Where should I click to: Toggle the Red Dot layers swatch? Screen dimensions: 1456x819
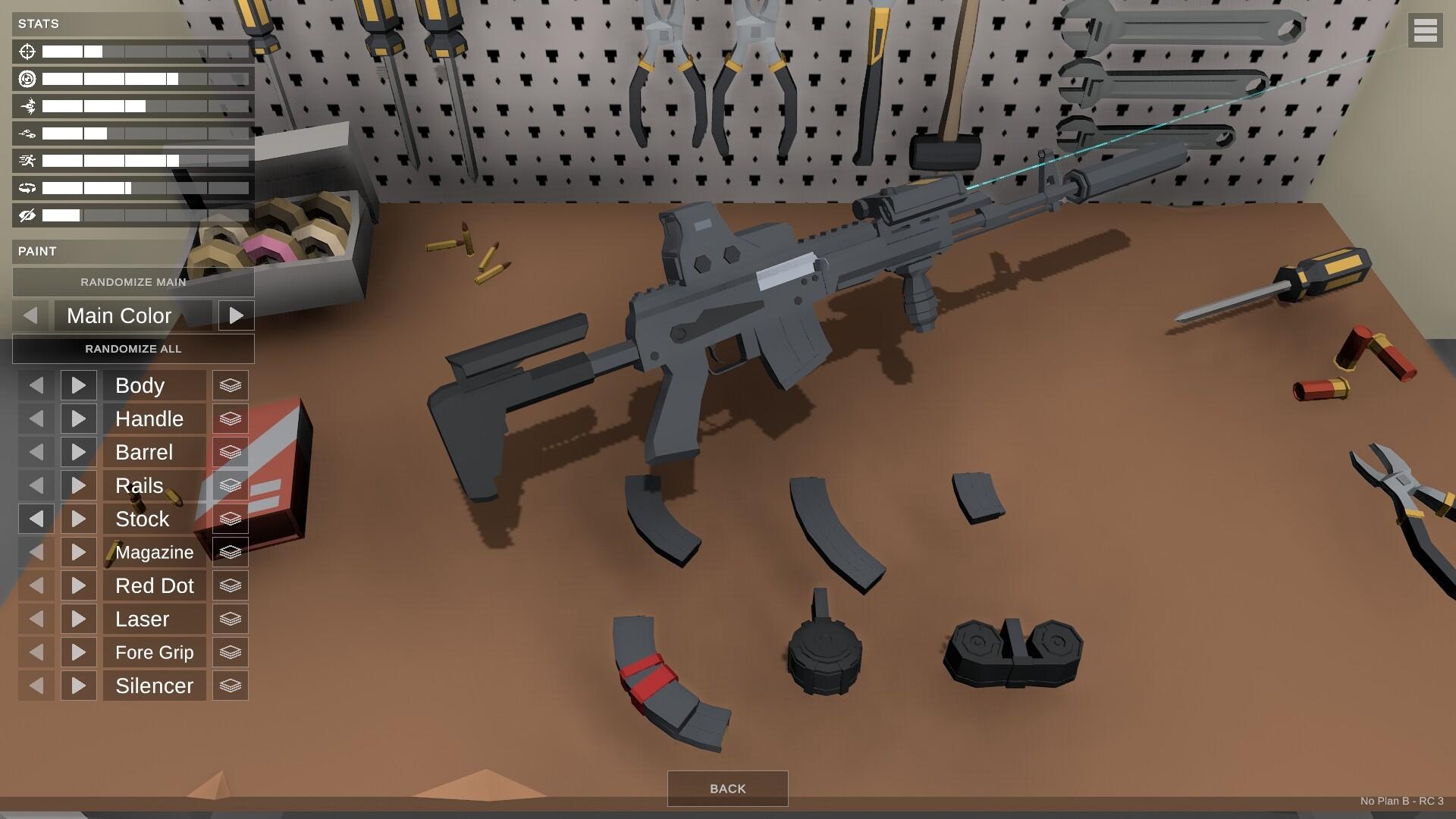230,585
